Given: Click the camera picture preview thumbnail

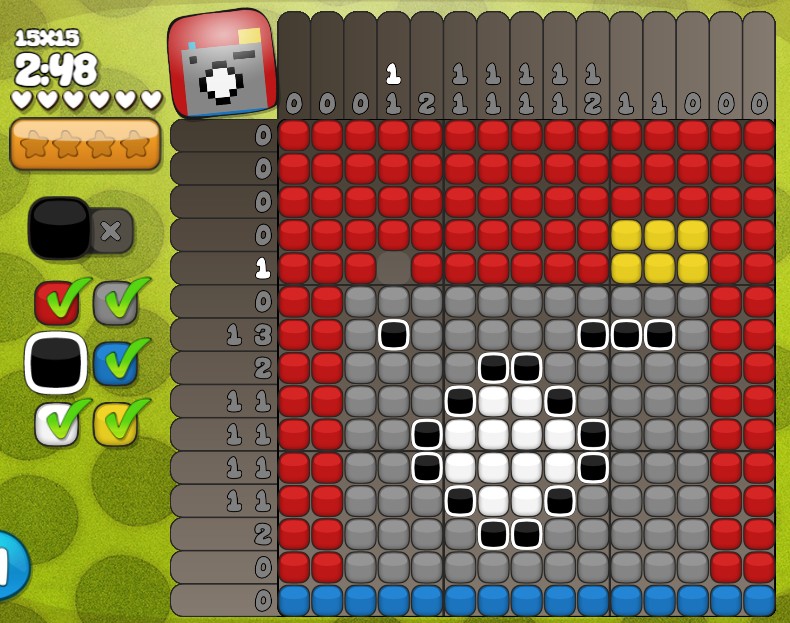Looking at the screenshot, I should (x=222, y=63).
